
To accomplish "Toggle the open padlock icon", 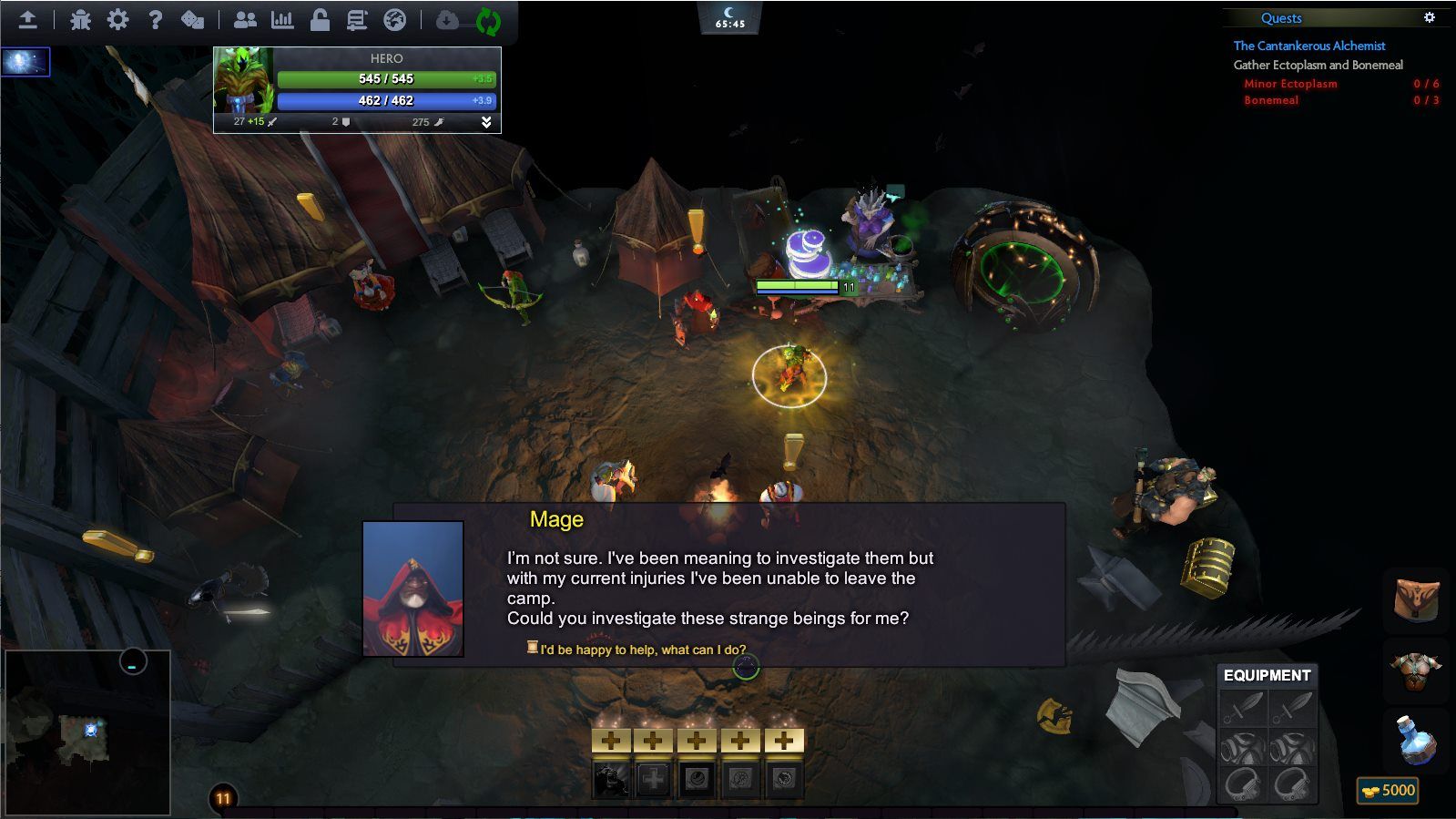I will click(x=320, y=19).
